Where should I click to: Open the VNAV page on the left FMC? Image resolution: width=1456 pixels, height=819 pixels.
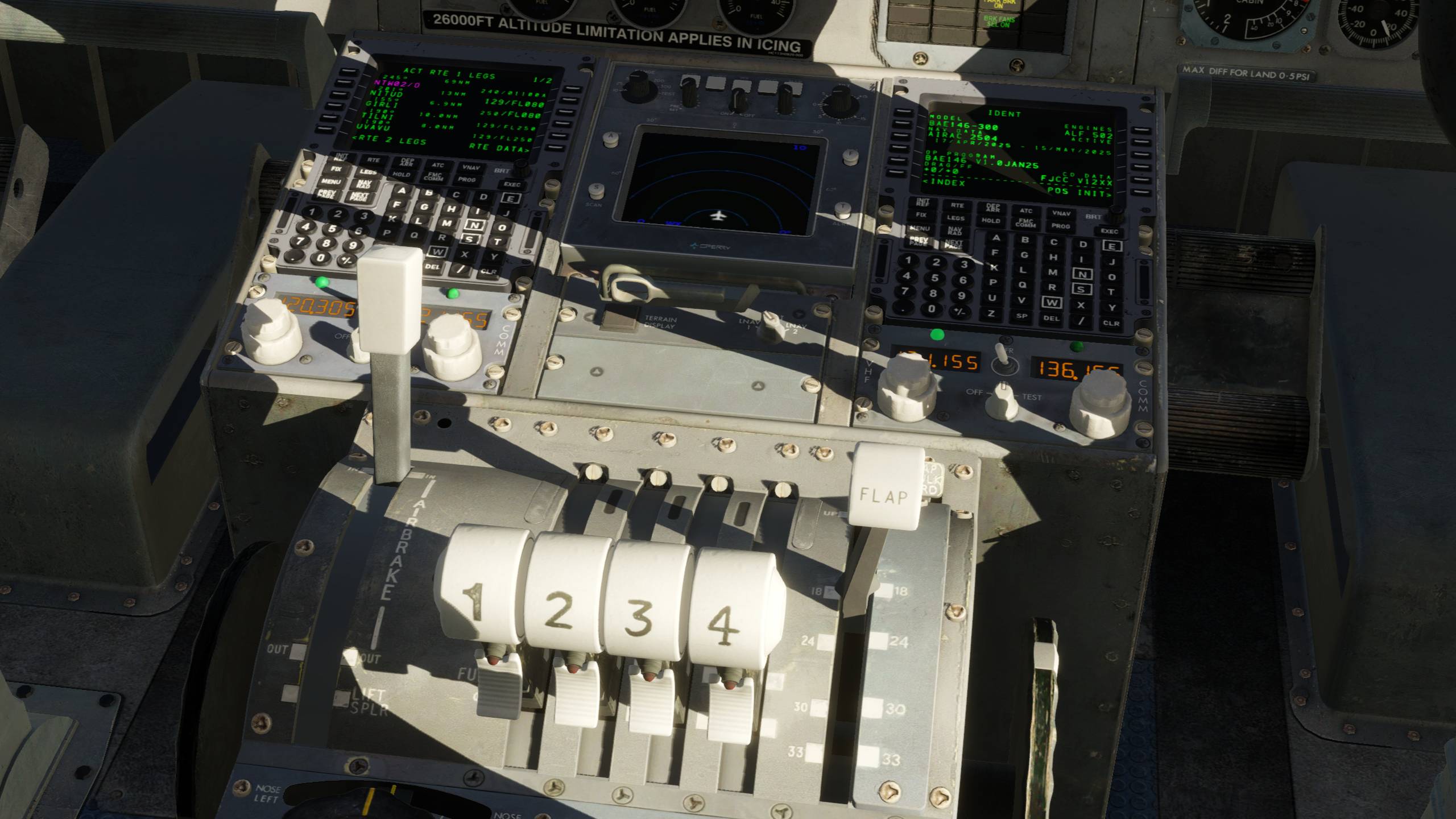[471, 168]
